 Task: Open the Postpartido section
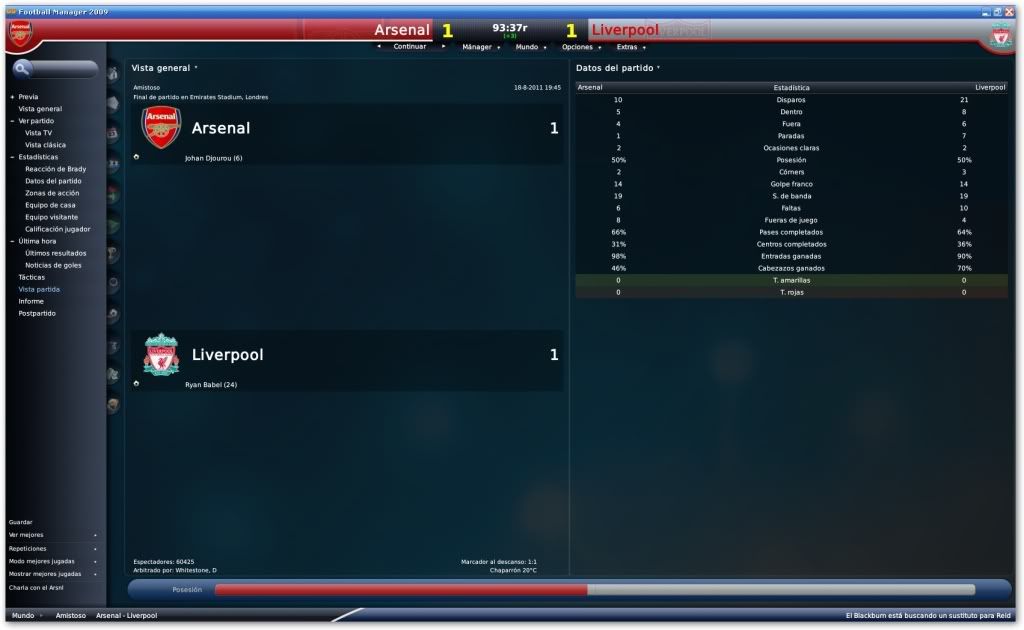coord(37,313)
